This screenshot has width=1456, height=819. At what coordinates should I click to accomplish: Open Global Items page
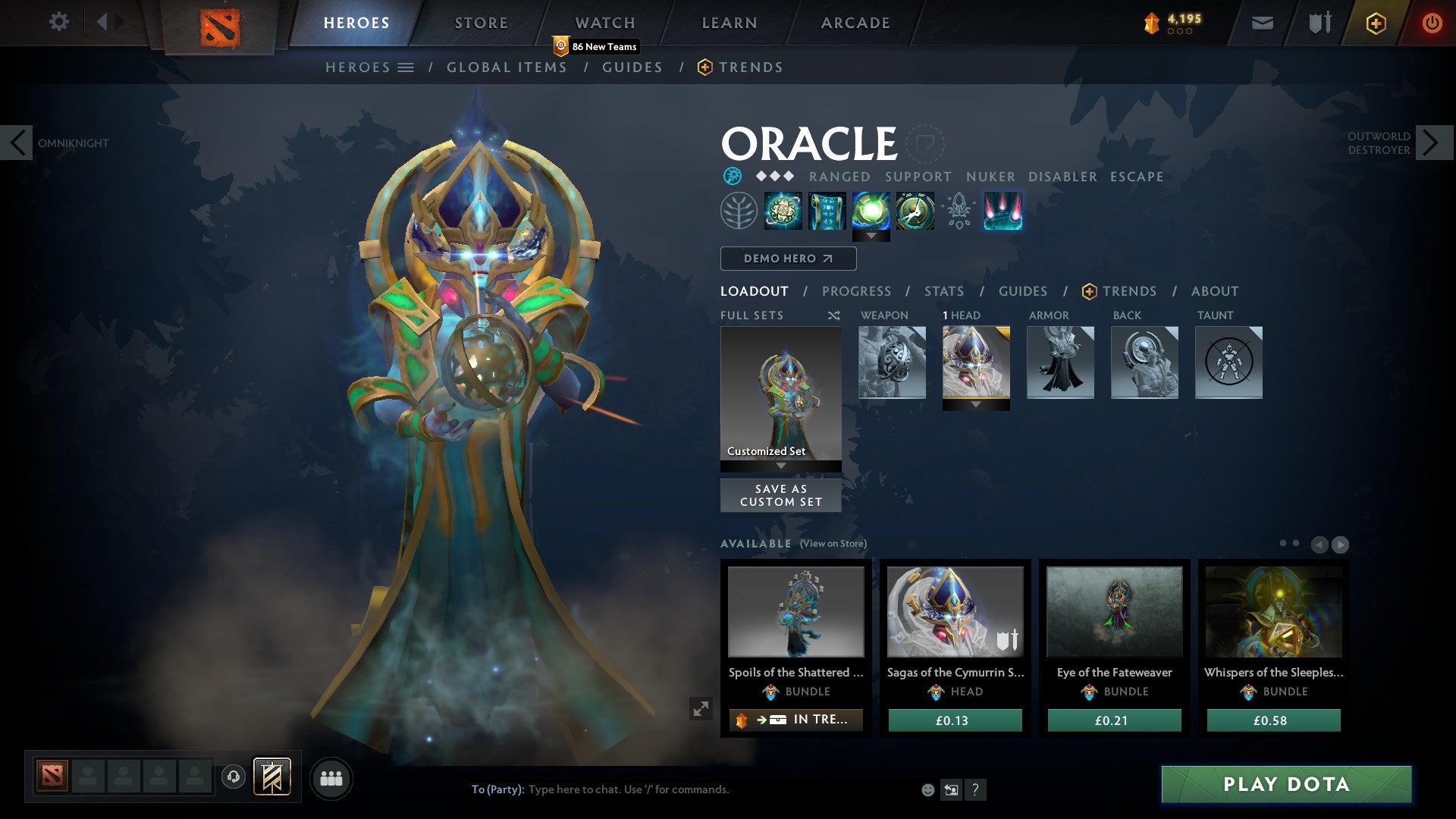[x=507, y=67]
